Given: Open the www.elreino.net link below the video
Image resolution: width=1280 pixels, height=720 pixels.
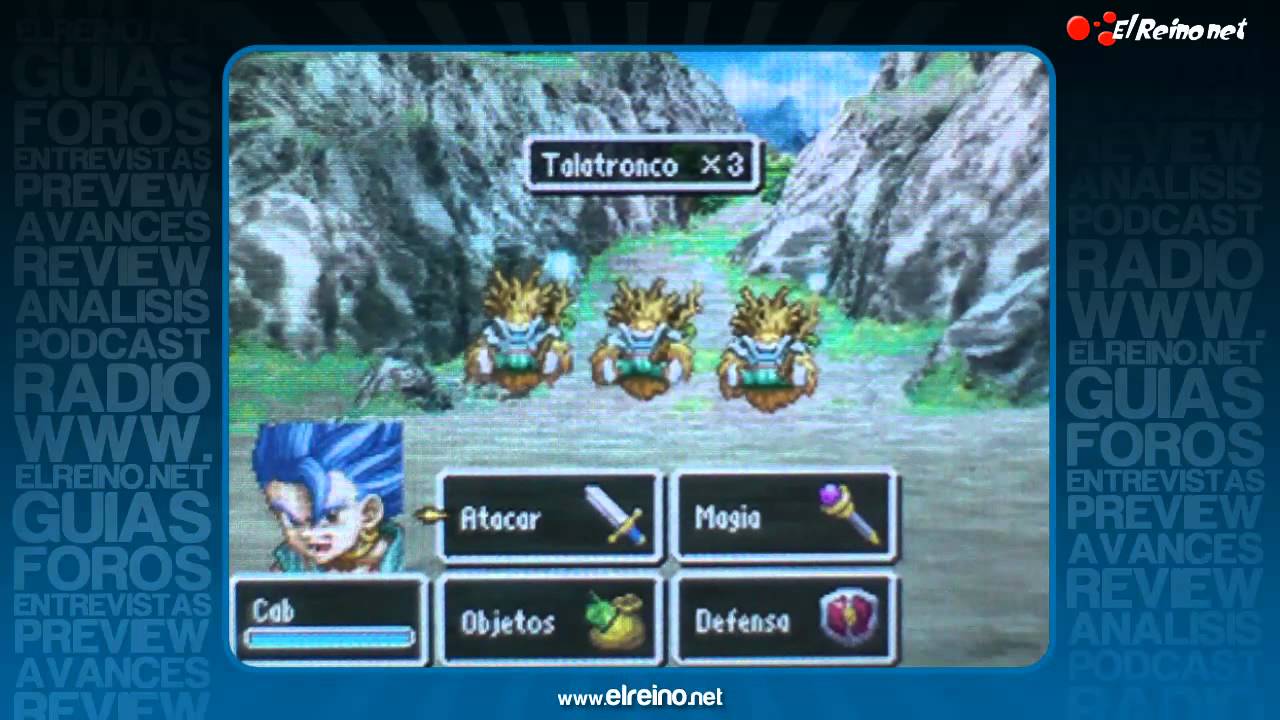Looking at the screenshot, I should coord(639,697).
